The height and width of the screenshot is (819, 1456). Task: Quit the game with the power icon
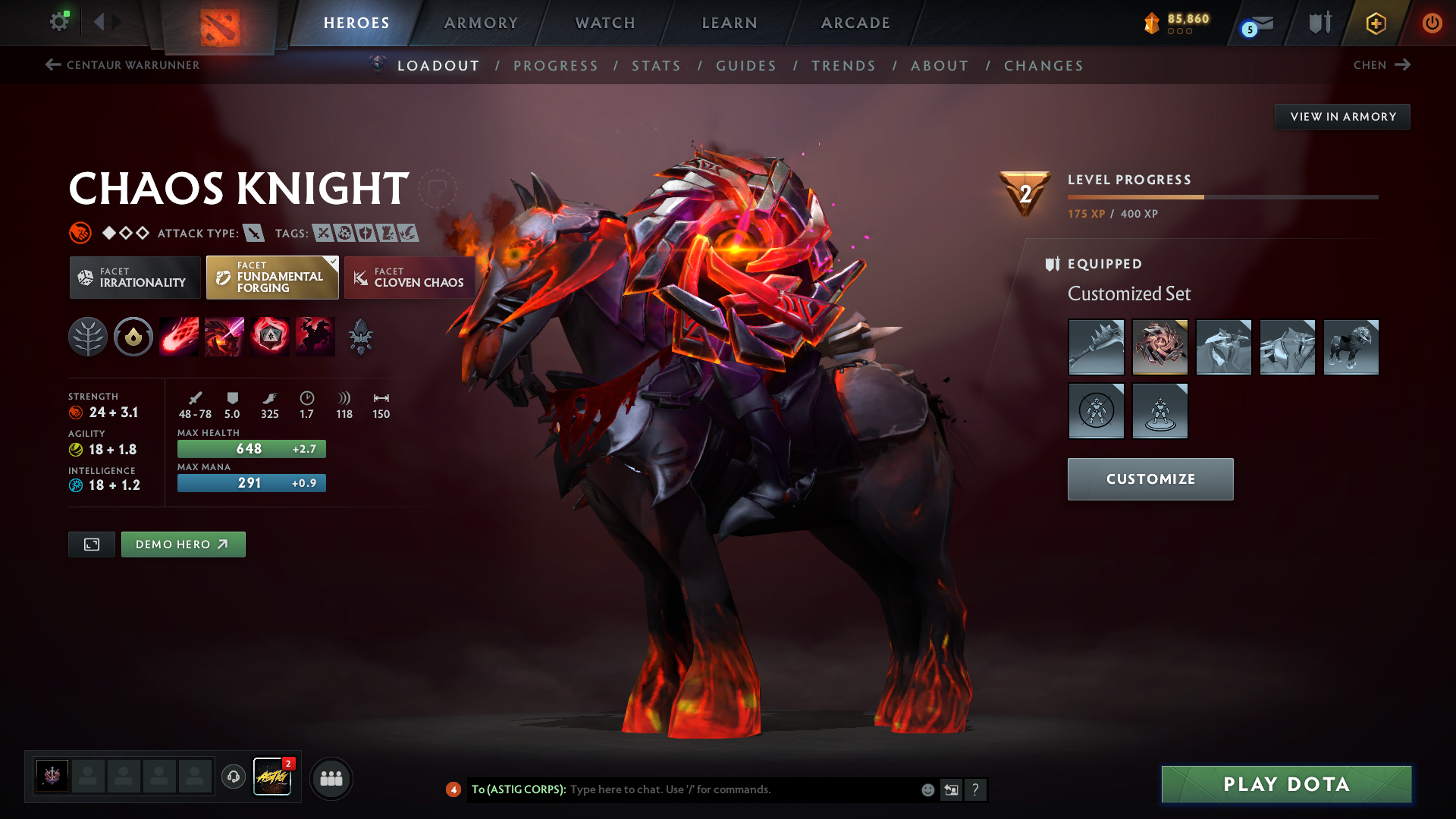pos(1432,23)
